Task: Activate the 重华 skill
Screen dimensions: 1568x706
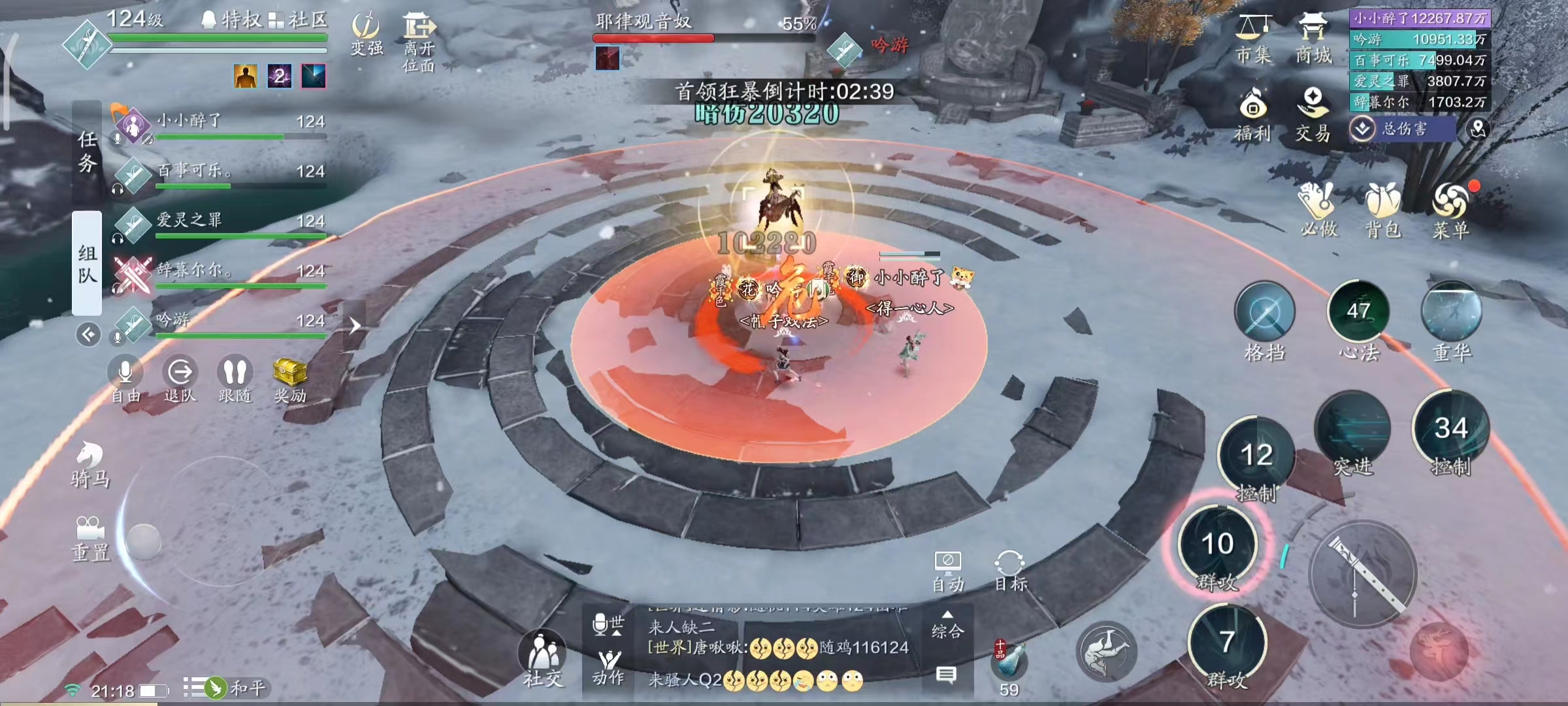Action: click(x=1451, y=314)
